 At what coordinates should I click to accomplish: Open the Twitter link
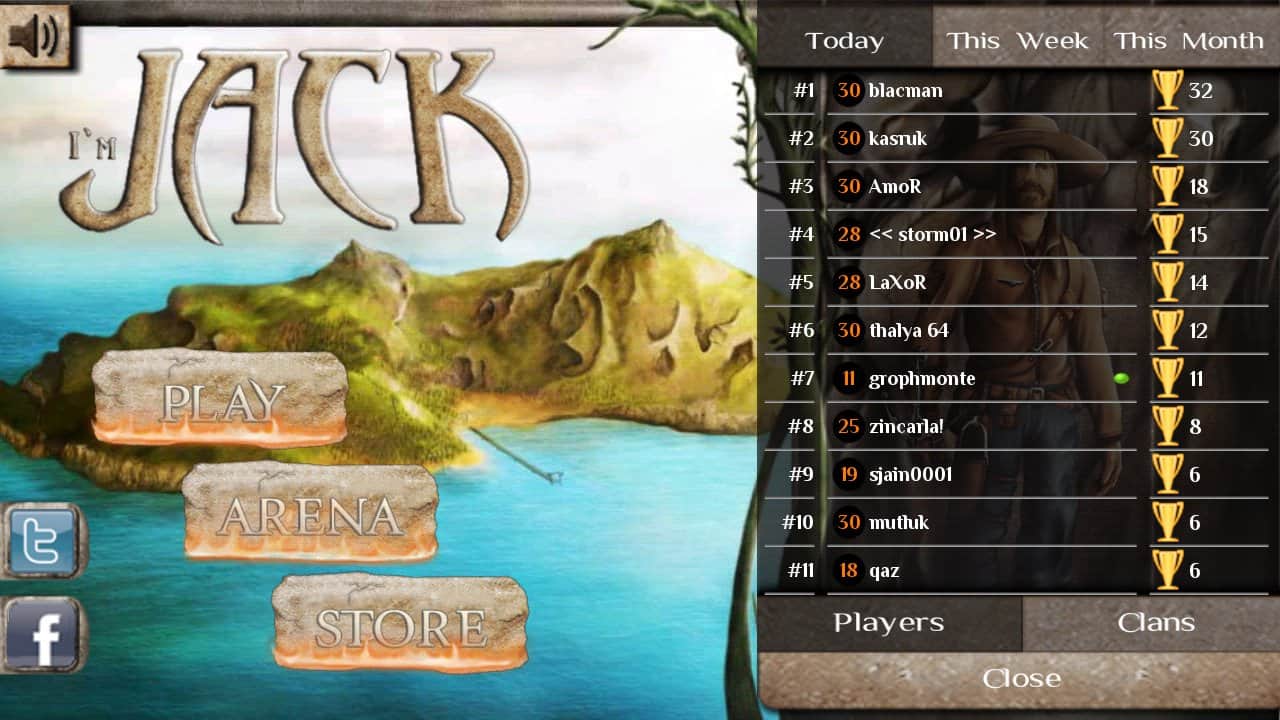point(42,541)
